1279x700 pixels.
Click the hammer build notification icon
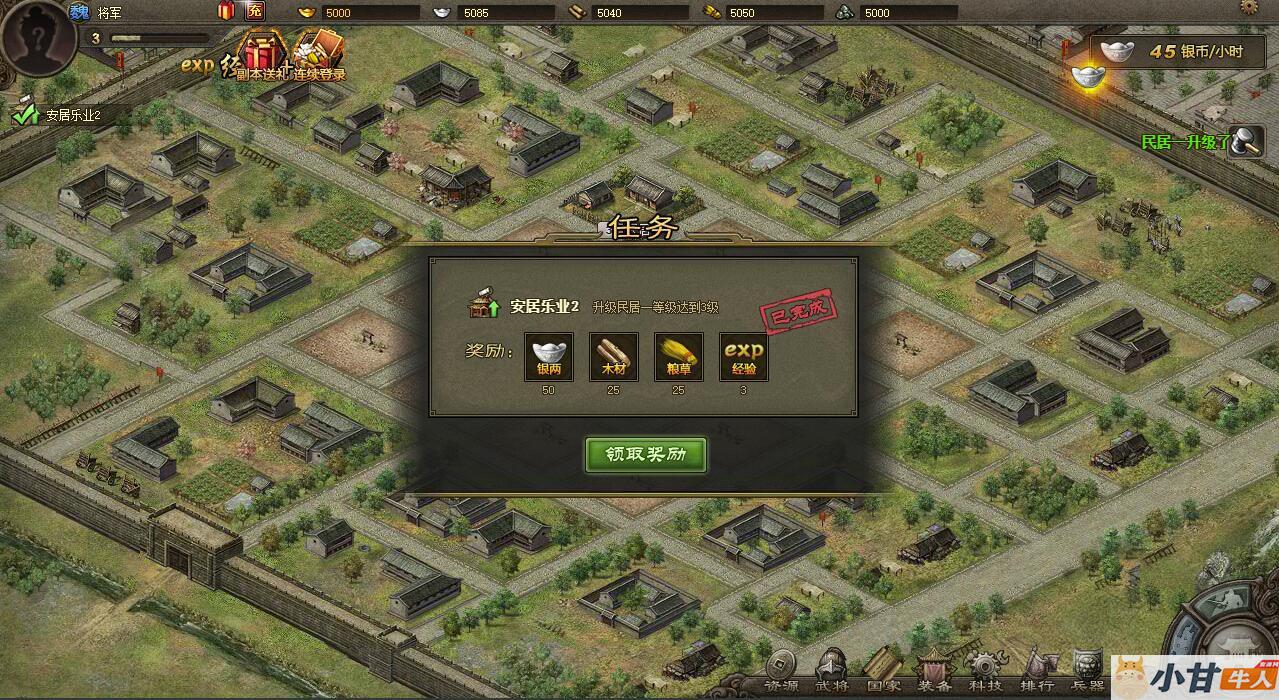click(x=1247, y=142)
